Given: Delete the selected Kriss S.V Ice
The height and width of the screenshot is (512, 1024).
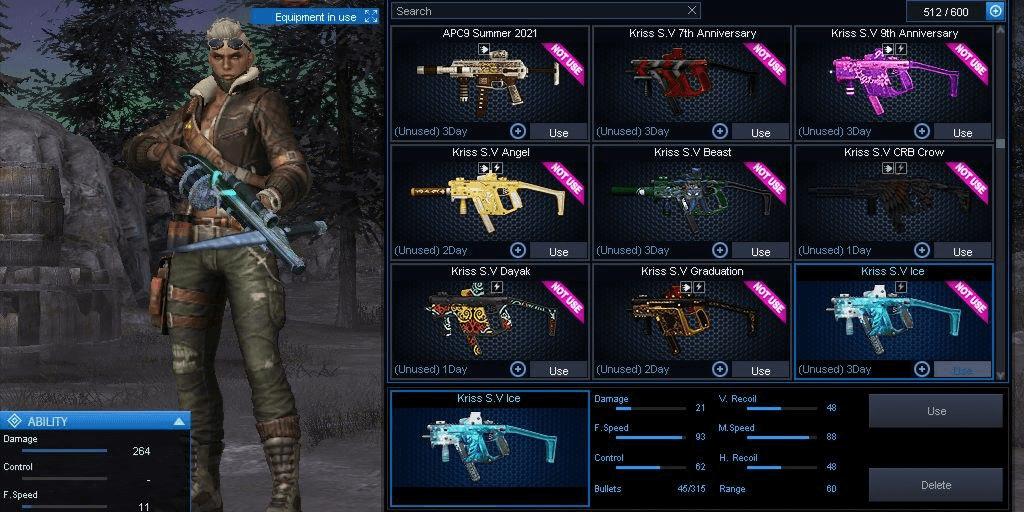Looking at the screenshot, I should pos(936,485).
